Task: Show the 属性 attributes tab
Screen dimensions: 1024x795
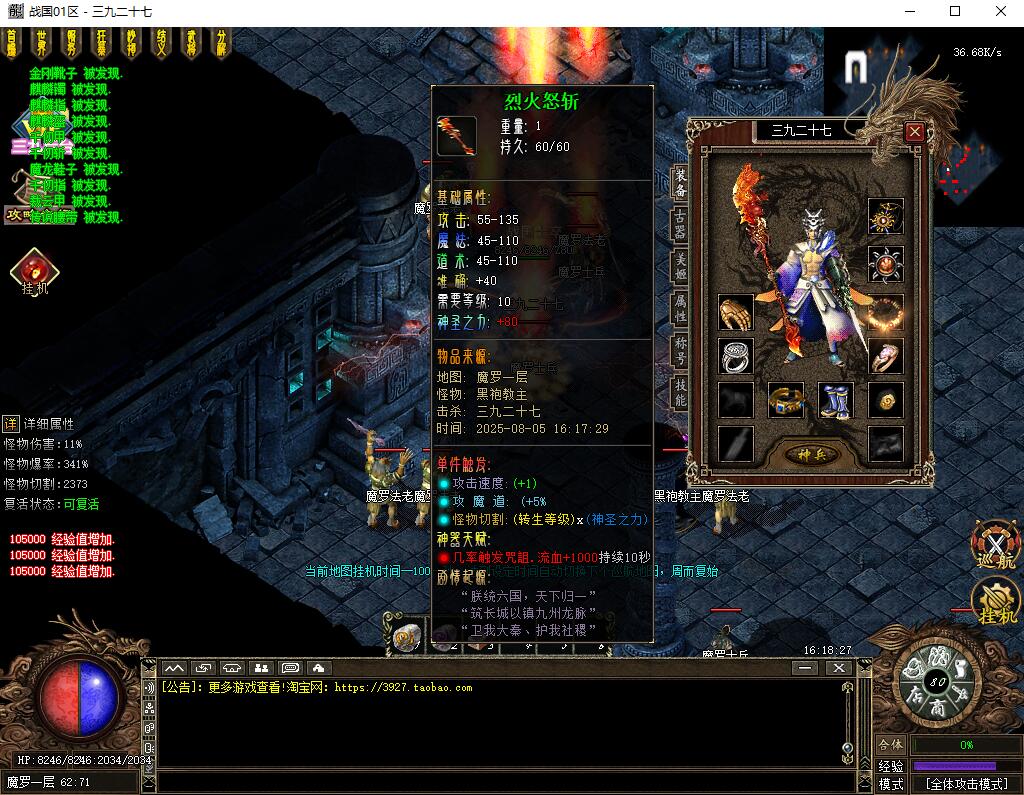Action: (680, 308)
